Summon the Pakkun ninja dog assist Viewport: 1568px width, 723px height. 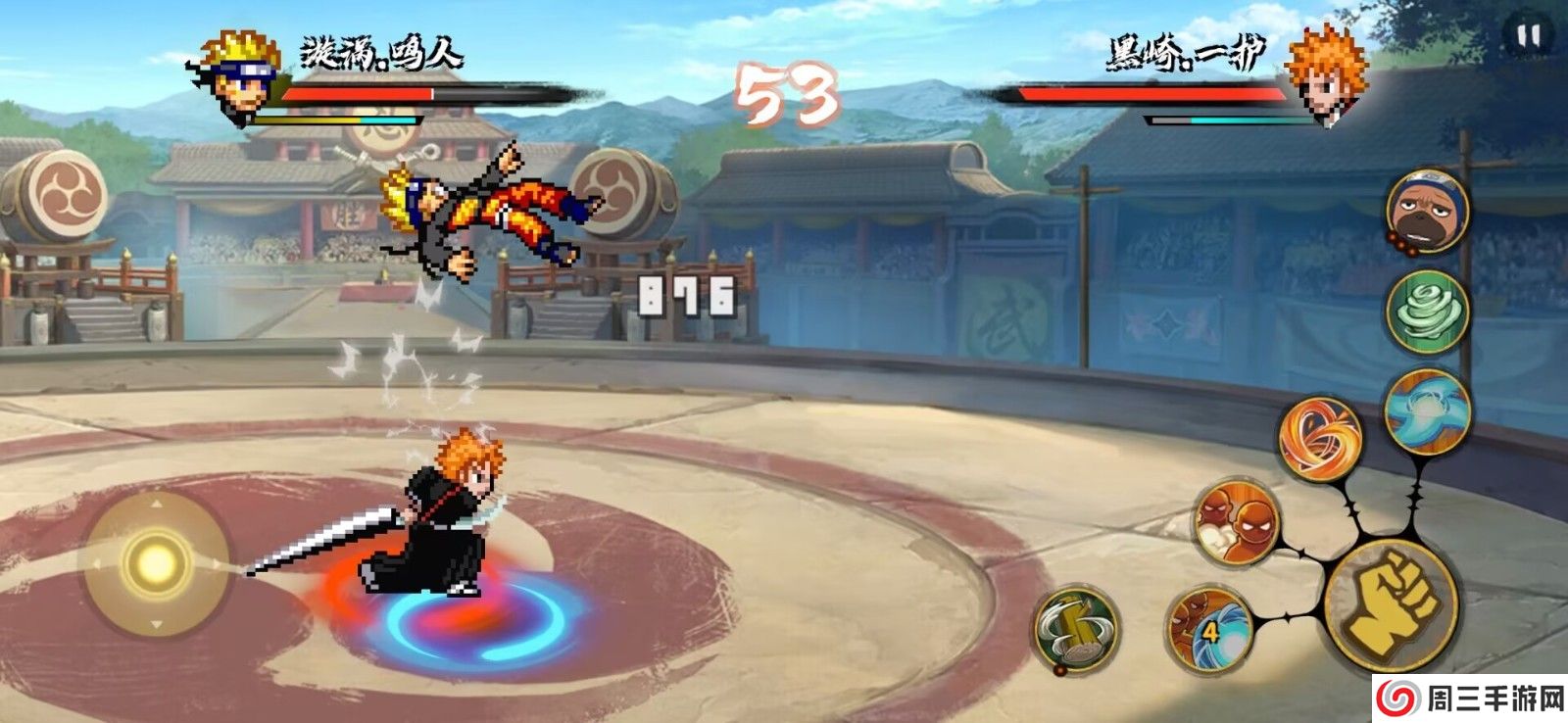pos(1427,210)
